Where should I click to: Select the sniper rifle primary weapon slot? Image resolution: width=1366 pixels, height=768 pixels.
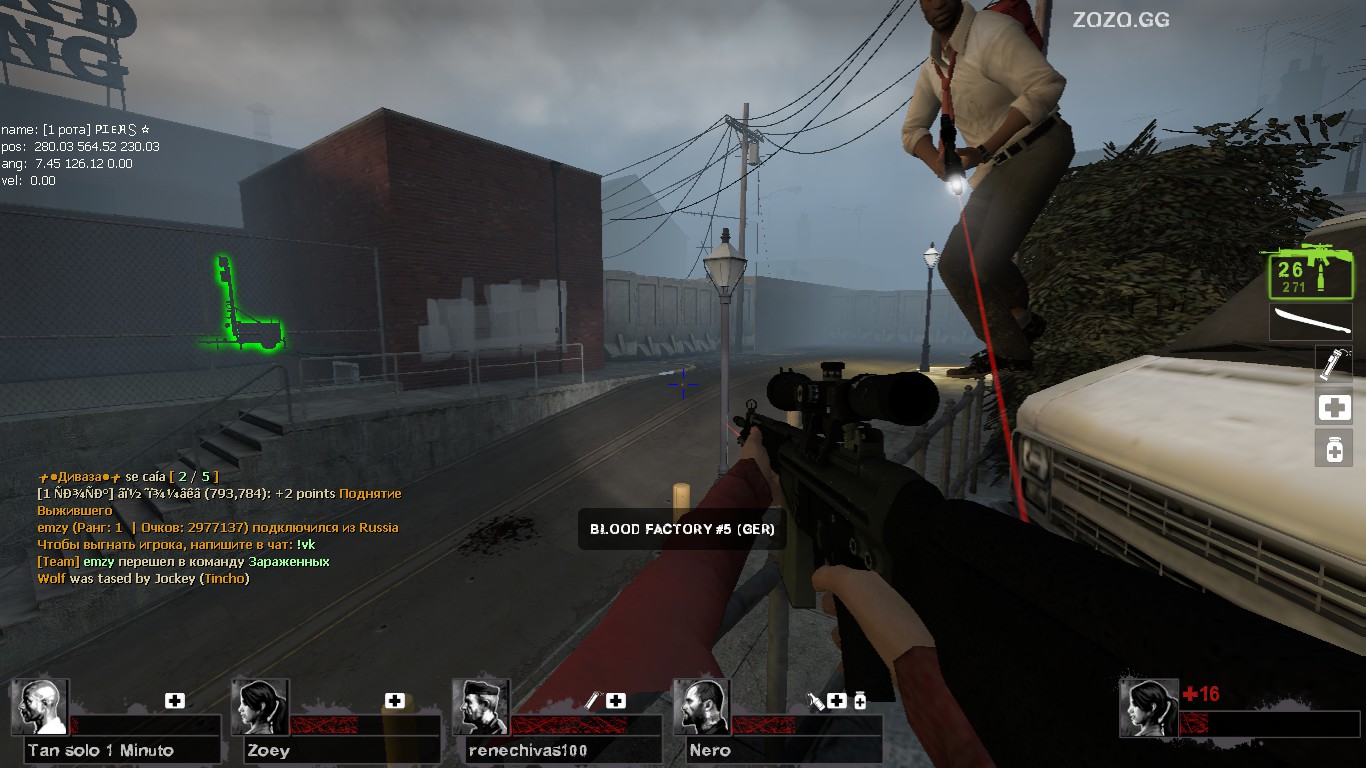(x=1309, y=271)
